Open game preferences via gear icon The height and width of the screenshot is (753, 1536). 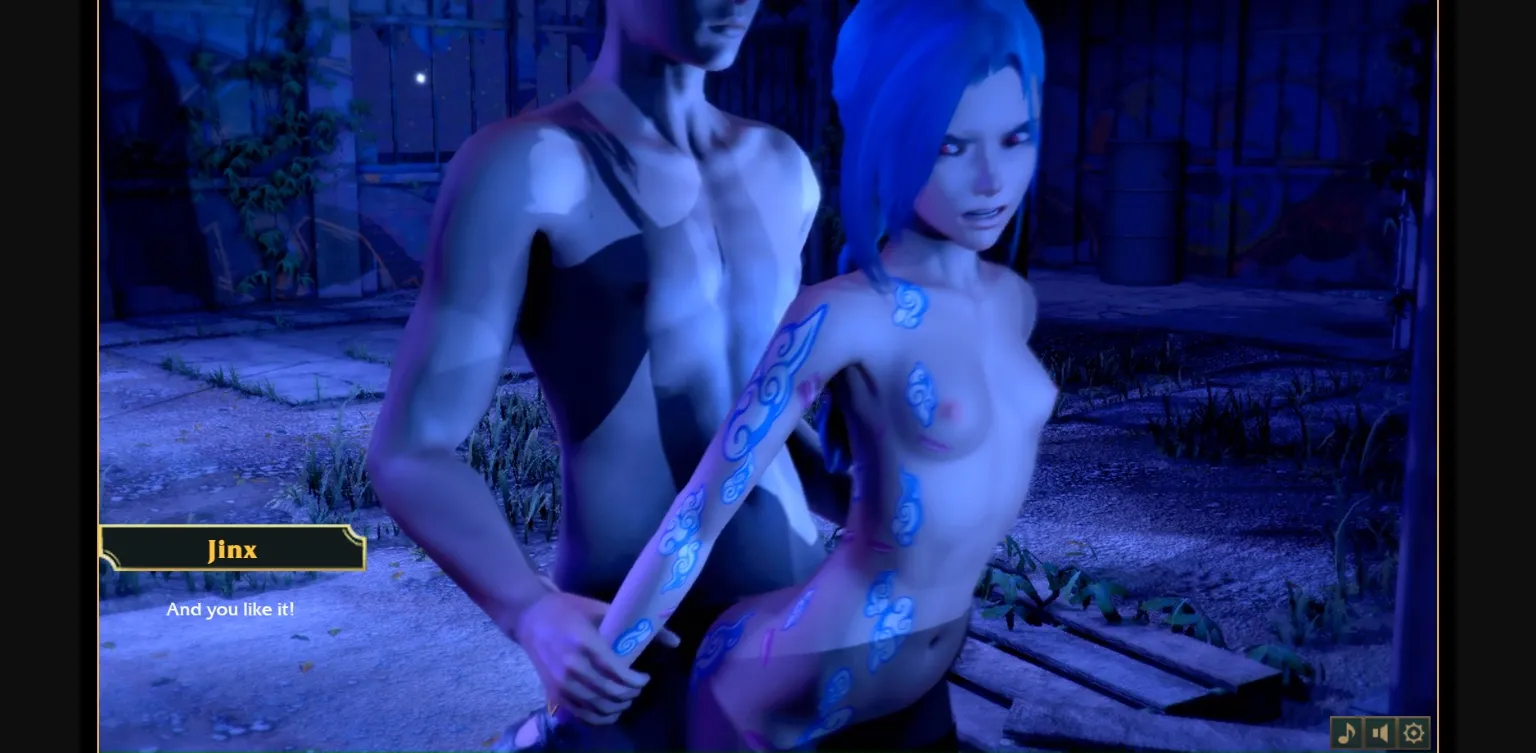(1412, 732)
